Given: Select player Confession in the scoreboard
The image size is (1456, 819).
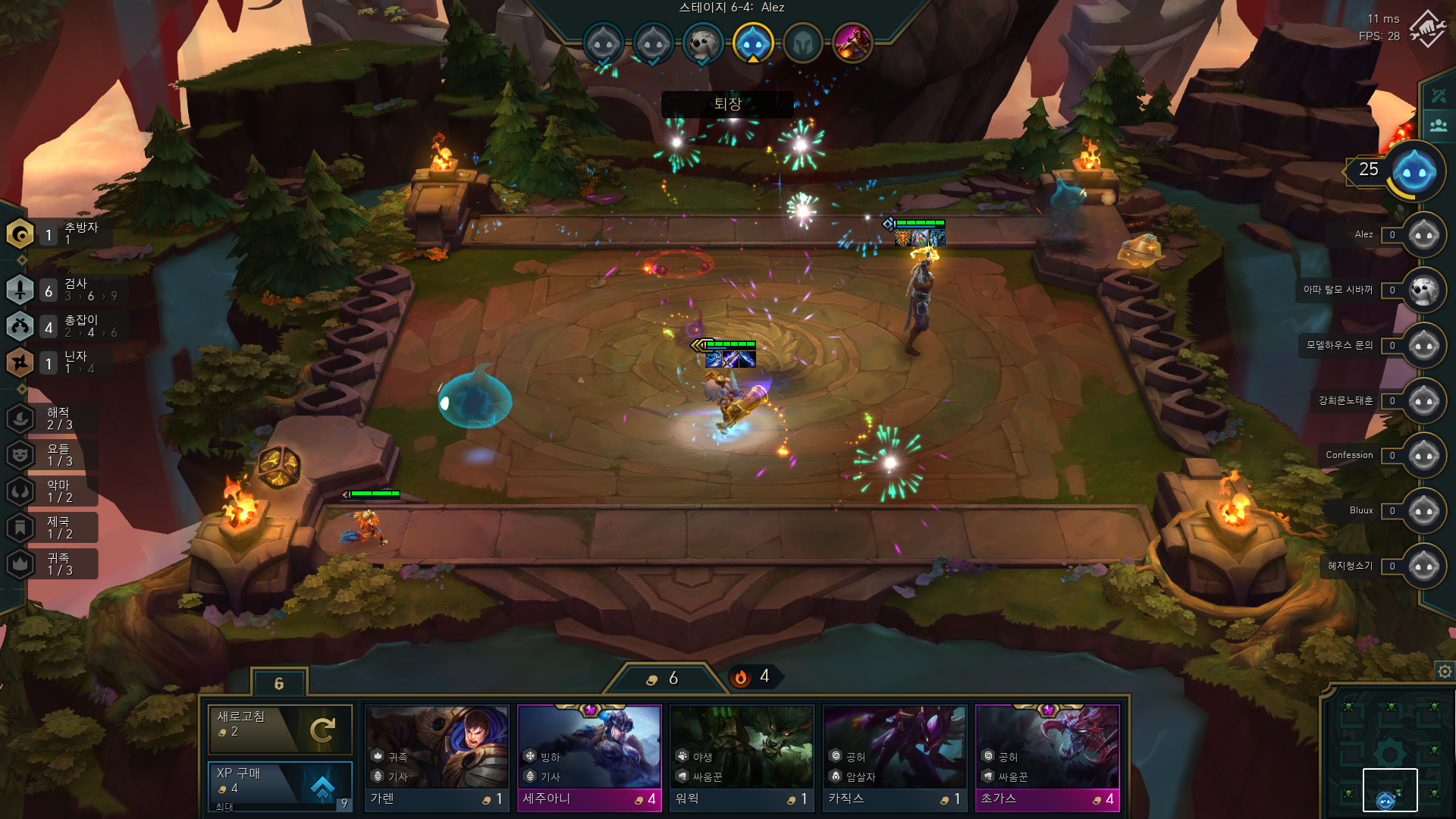Looking at the screenshot, I should [1423, 456].
